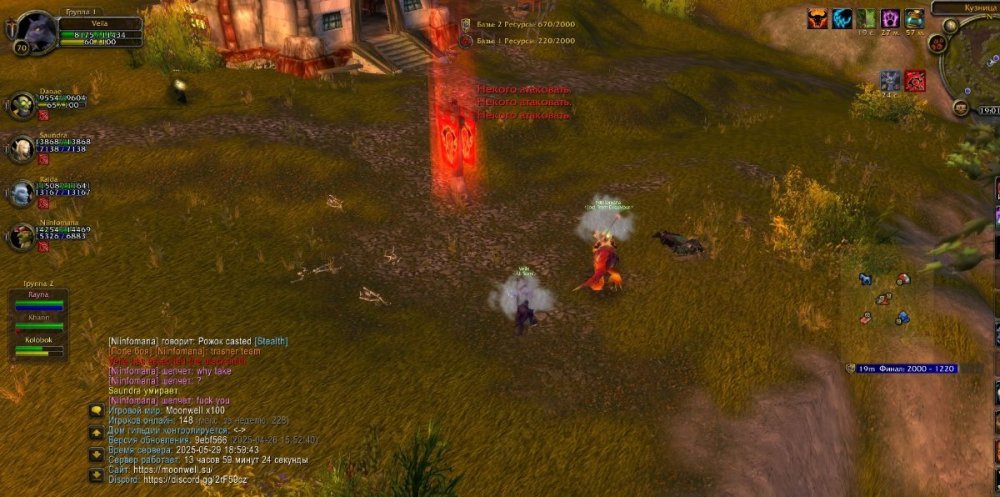
Task: Target party member Danae's portrait
Action: coord(22,104)
